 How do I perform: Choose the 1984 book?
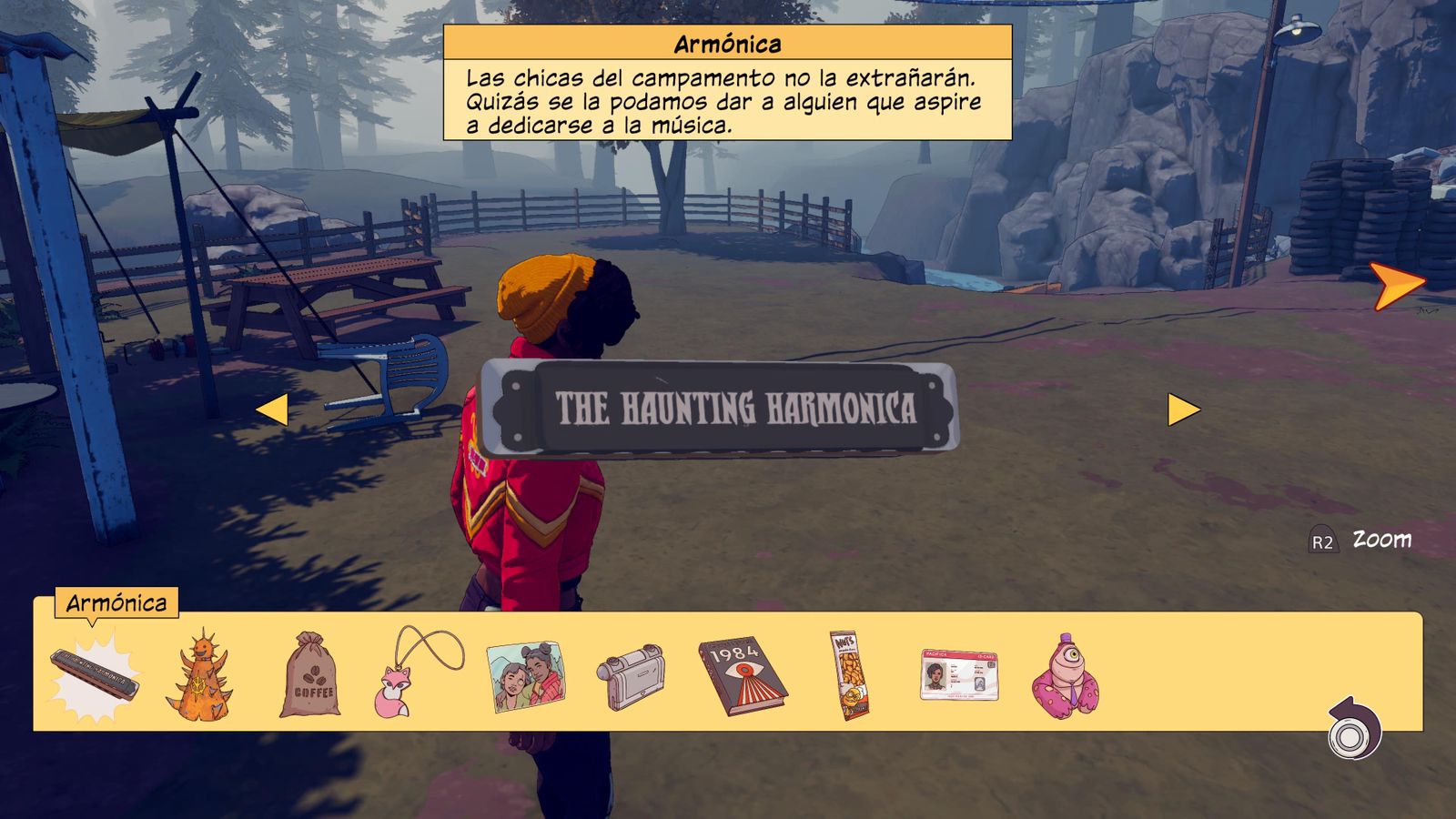(742, 675)
